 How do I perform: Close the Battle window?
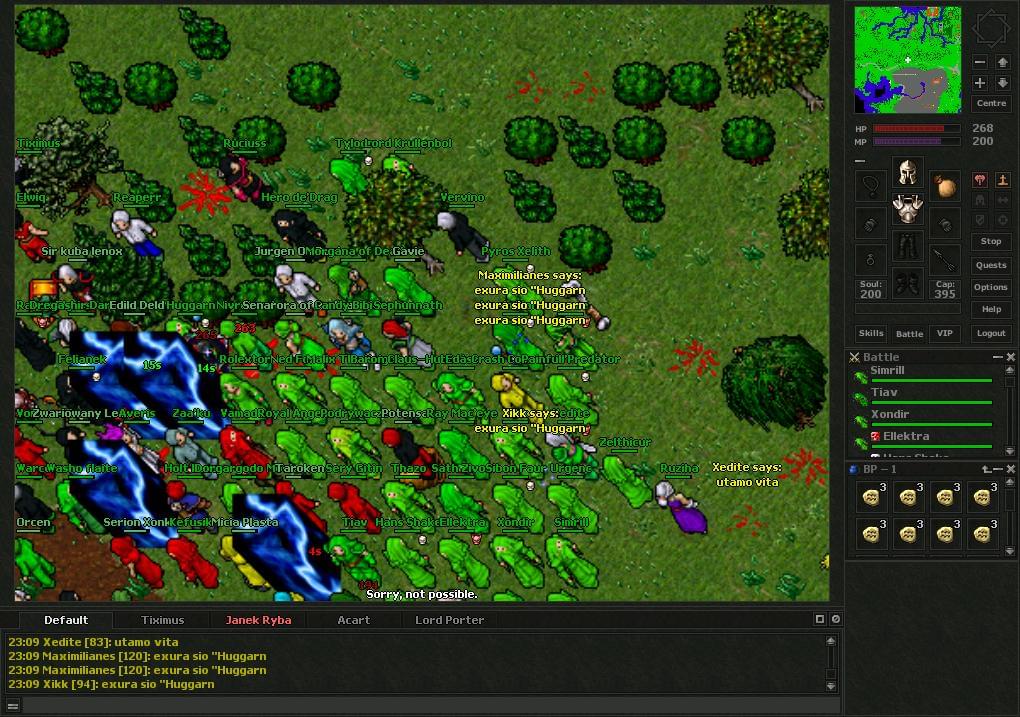(1010, 357)
